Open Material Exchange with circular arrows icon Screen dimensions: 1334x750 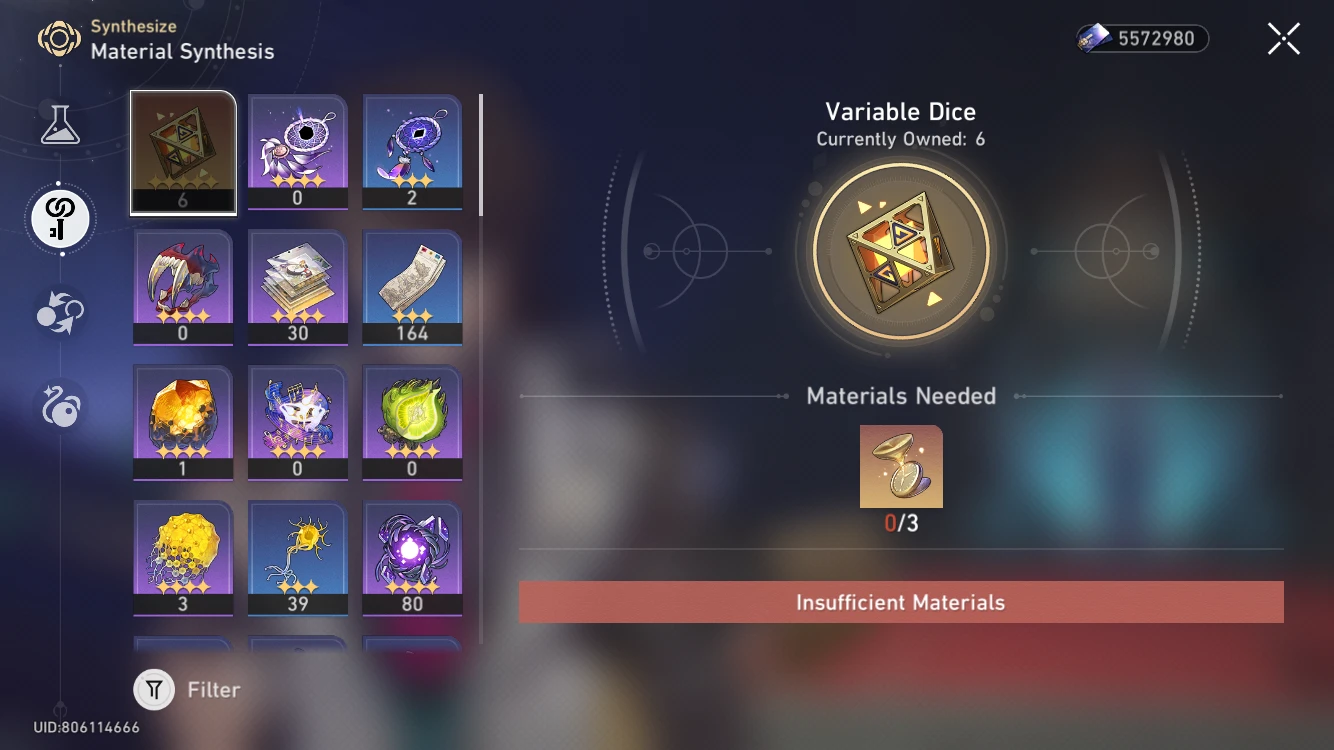pos(60,311)
